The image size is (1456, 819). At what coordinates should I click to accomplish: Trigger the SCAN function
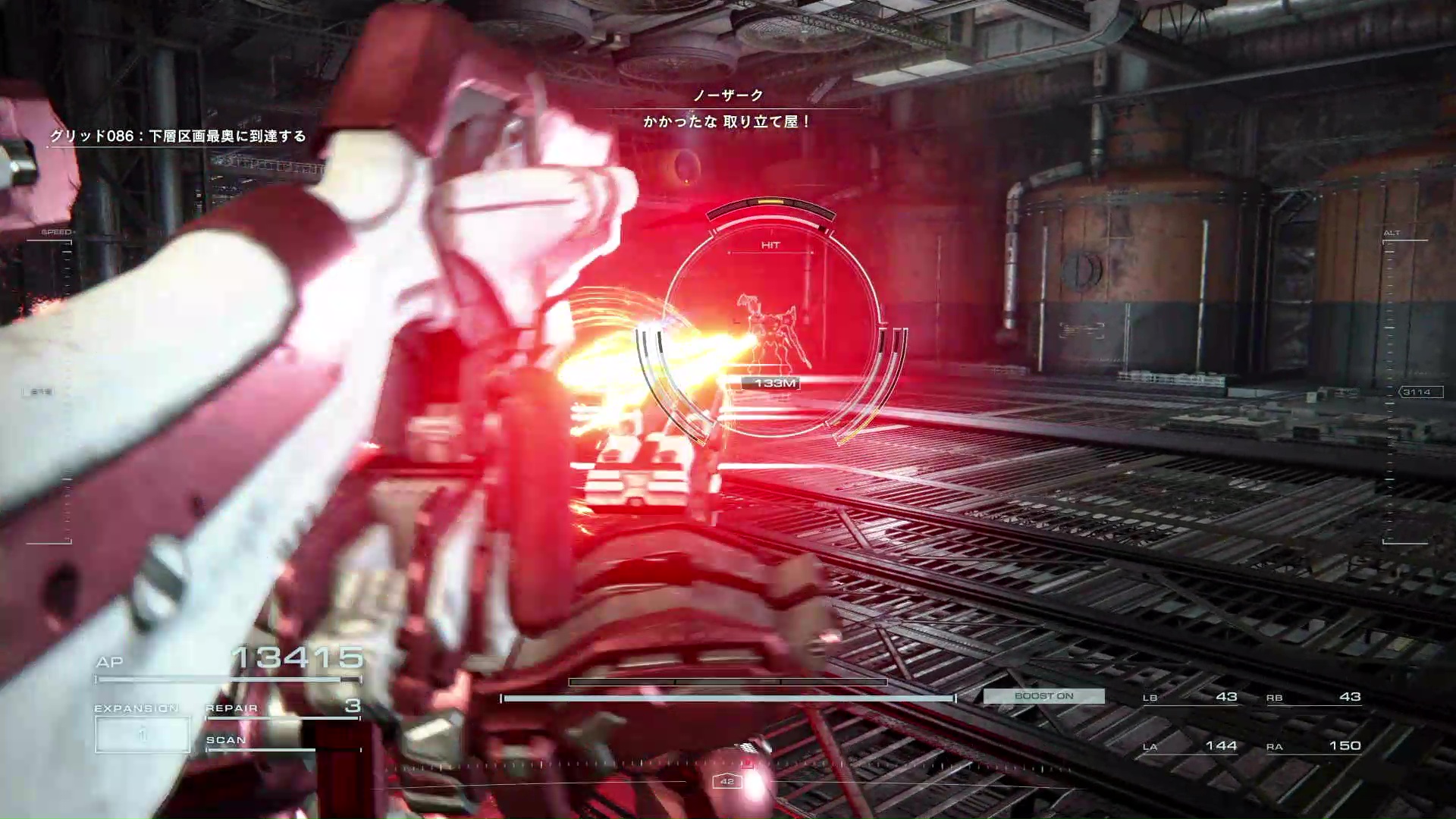[260, 742]
